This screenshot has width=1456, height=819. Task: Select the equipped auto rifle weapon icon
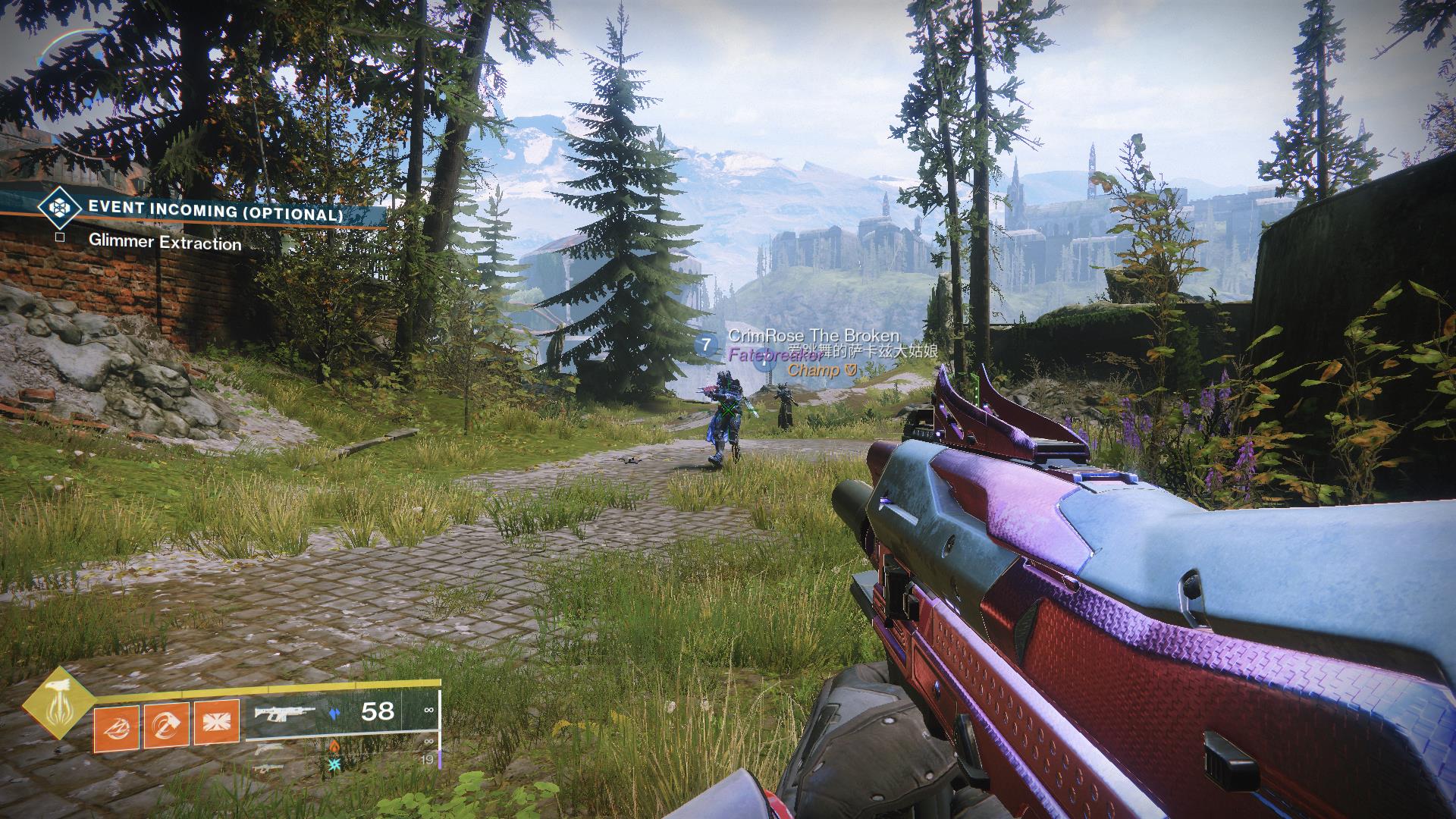(285, 712)
